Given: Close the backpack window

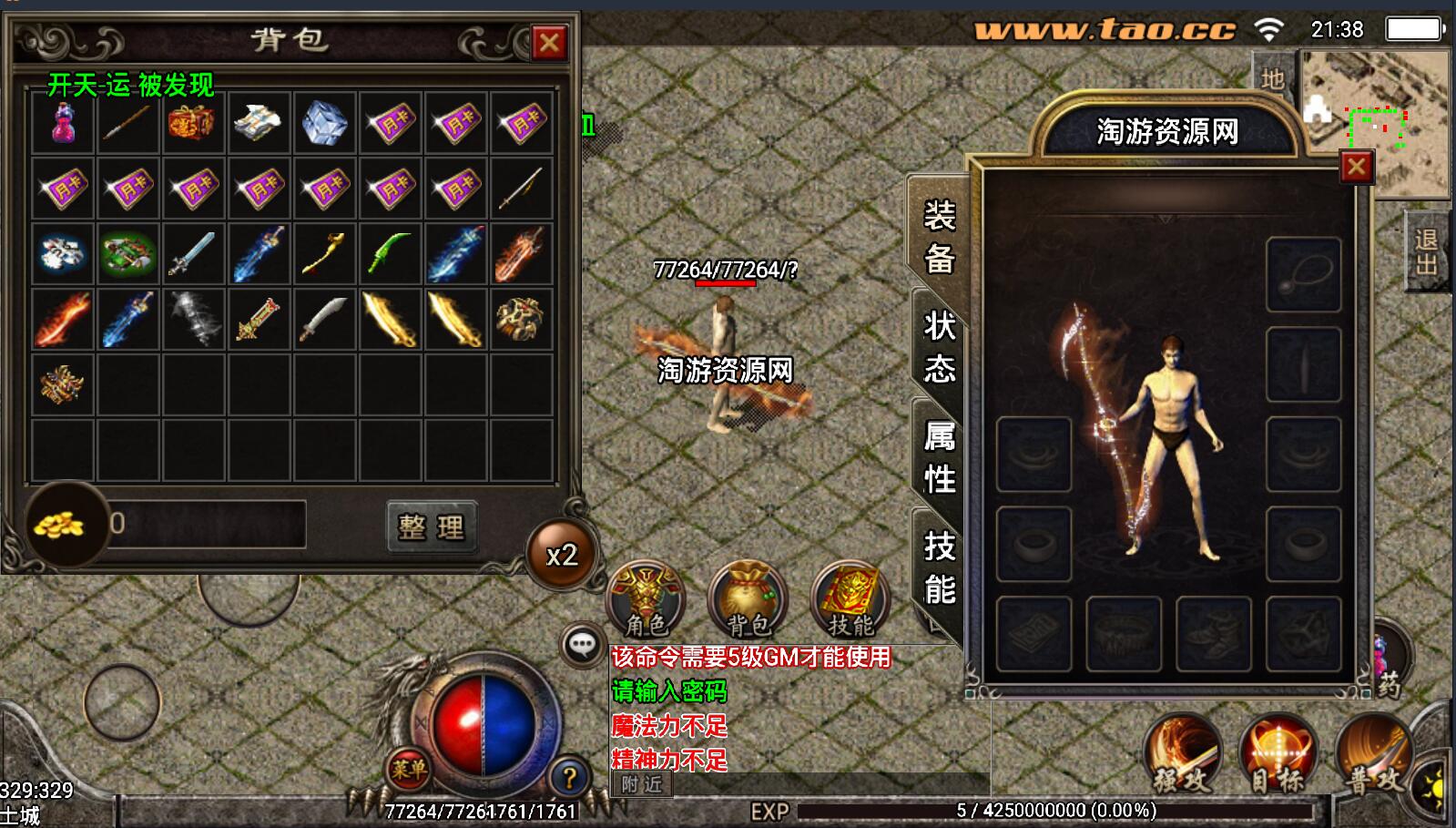Looking at the screenshot, I should pos(549,42).
